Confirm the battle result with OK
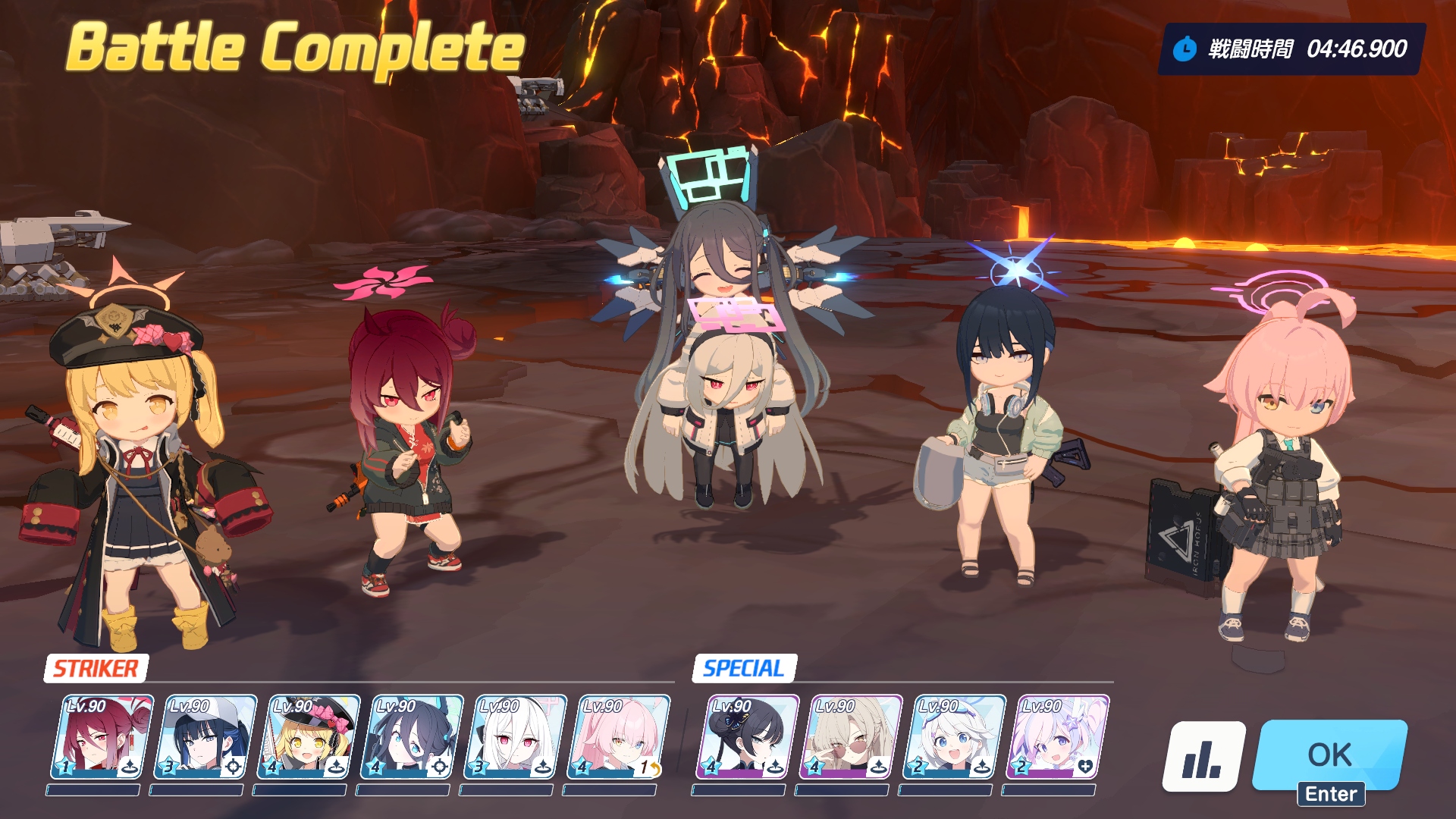1456x819 pixels. coord(1329,755)
